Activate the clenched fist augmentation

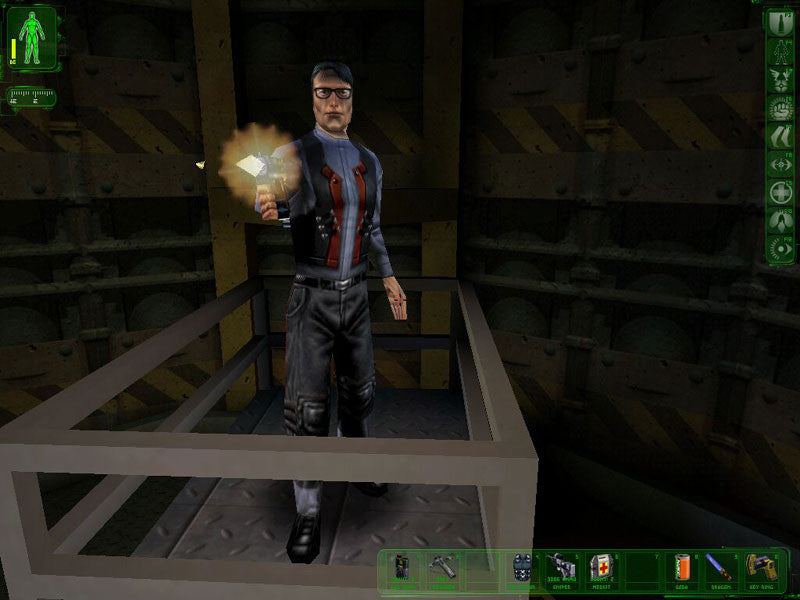tap(780, 106)
